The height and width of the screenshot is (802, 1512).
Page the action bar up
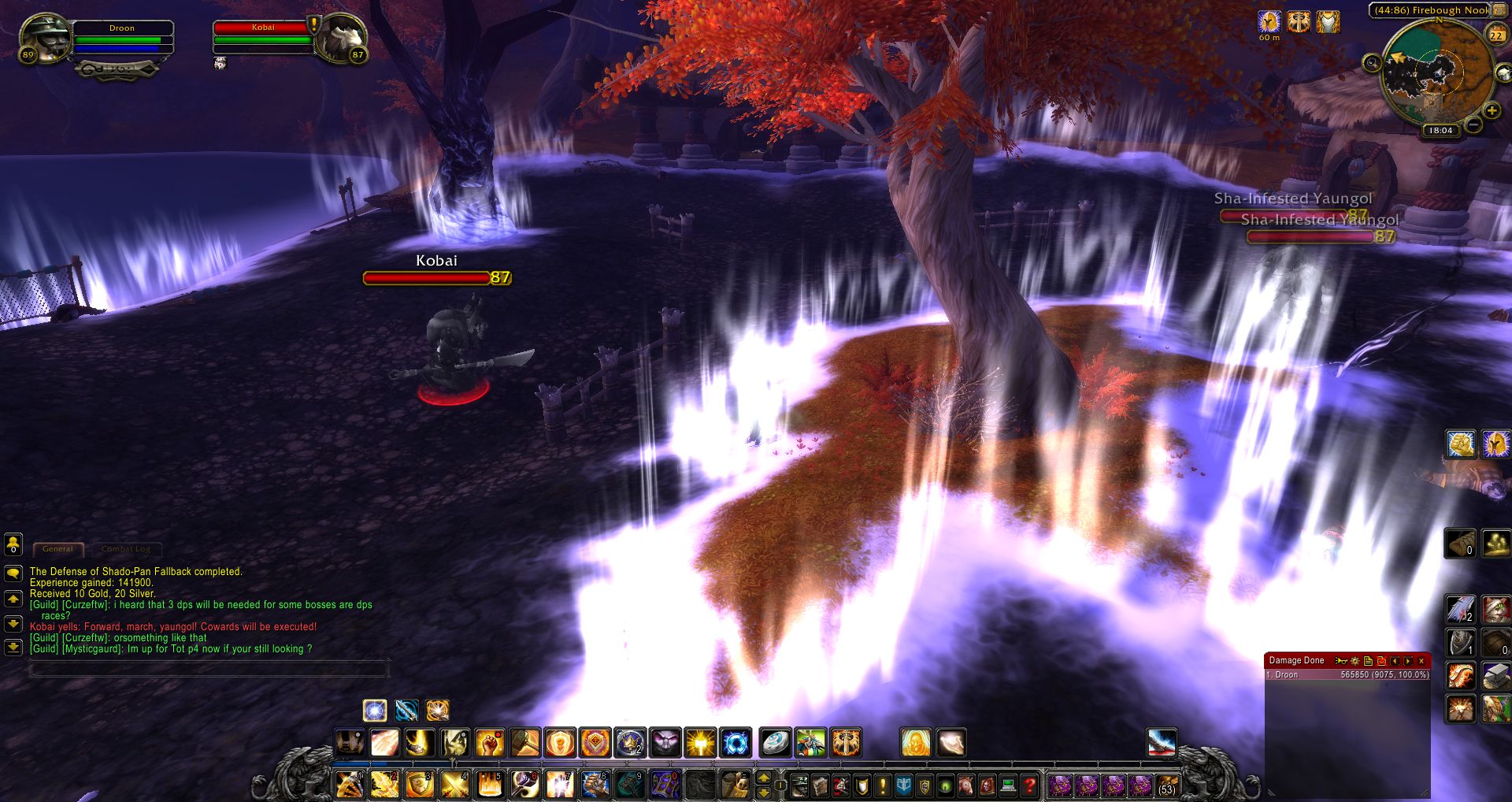coord(763,778)
